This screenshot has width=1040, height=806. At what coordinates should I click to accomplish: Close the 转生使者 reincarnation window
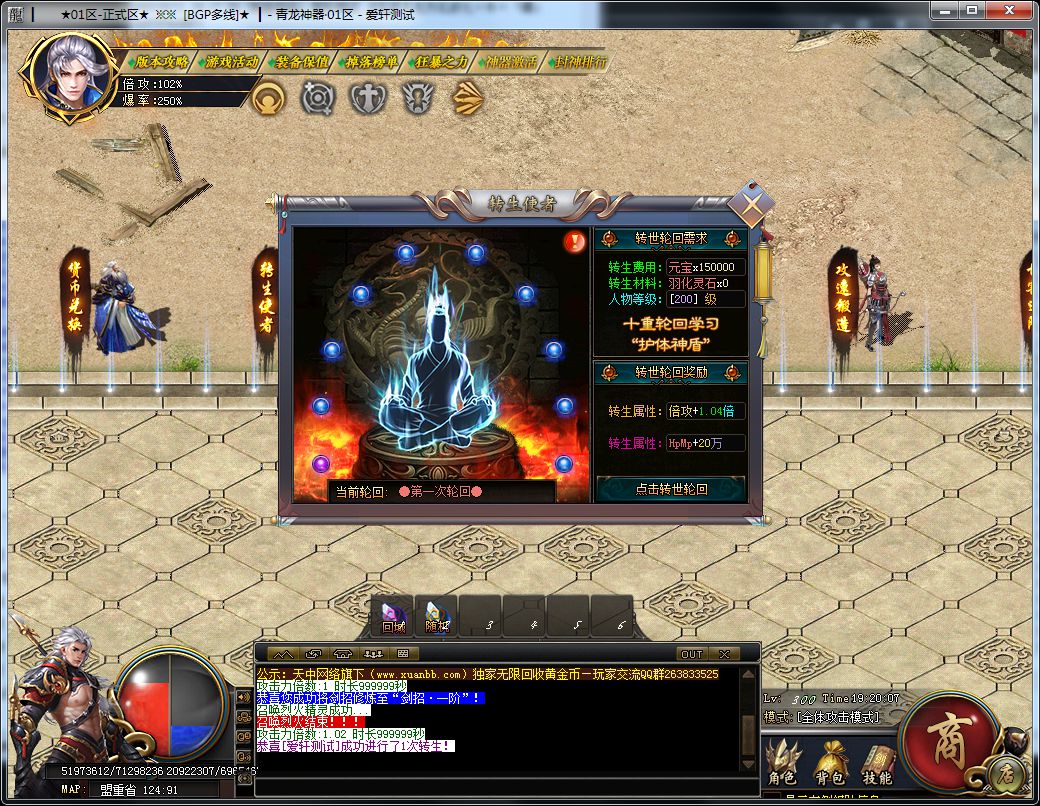pyautogui.click(x=750, y=205)
